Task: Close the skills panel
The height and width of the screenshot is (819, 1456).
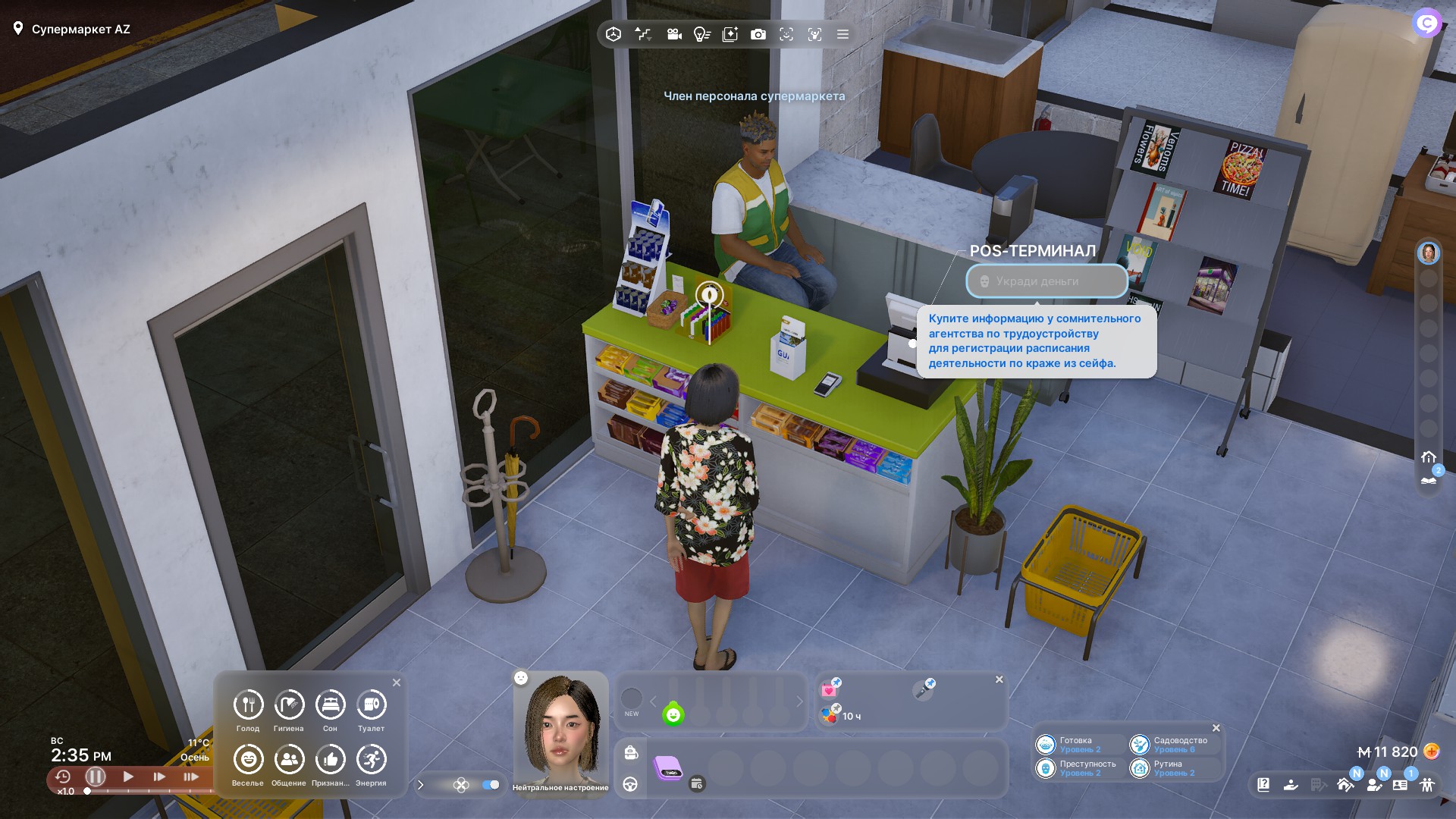Action: 1216,728
